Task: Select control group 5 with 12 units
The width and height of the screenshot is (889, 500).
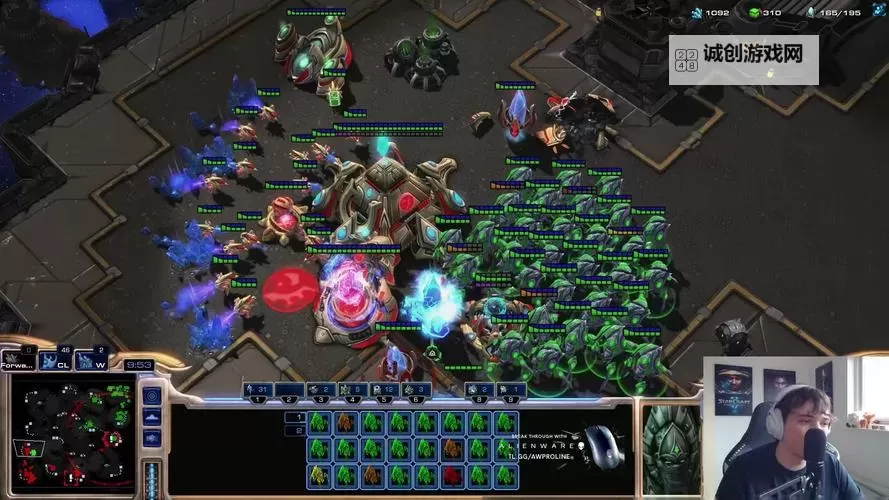Action: point(383,389)
